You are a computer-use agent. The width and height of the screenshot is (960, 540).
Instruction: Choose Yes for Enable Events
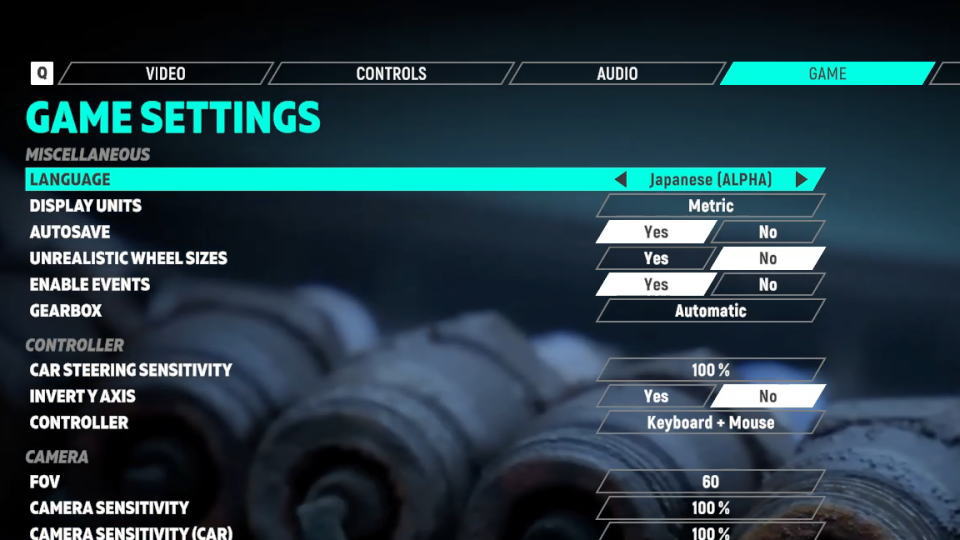click(655, 285)
